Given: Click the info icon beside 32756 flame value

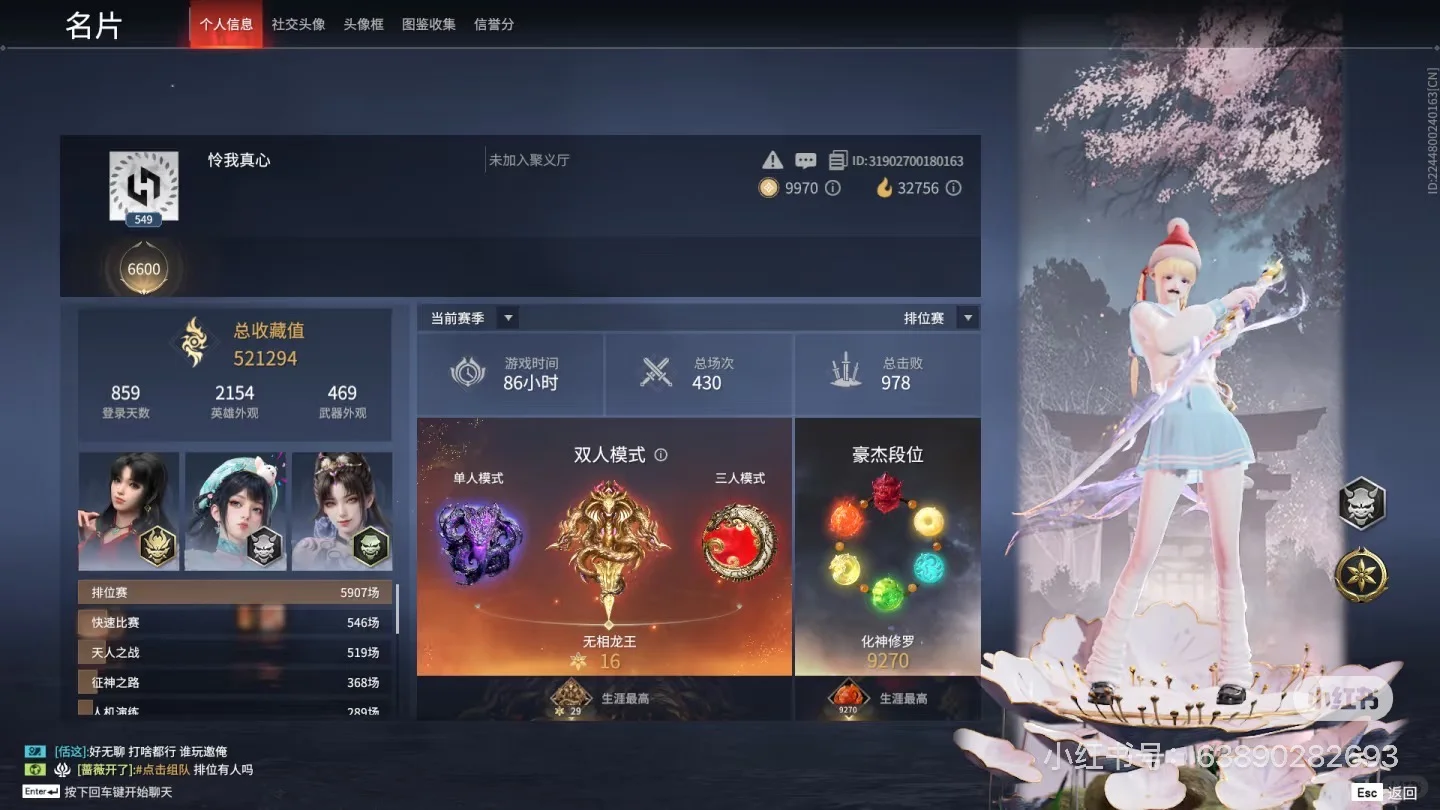Looking at the screenshot, I should pos(952,188).
